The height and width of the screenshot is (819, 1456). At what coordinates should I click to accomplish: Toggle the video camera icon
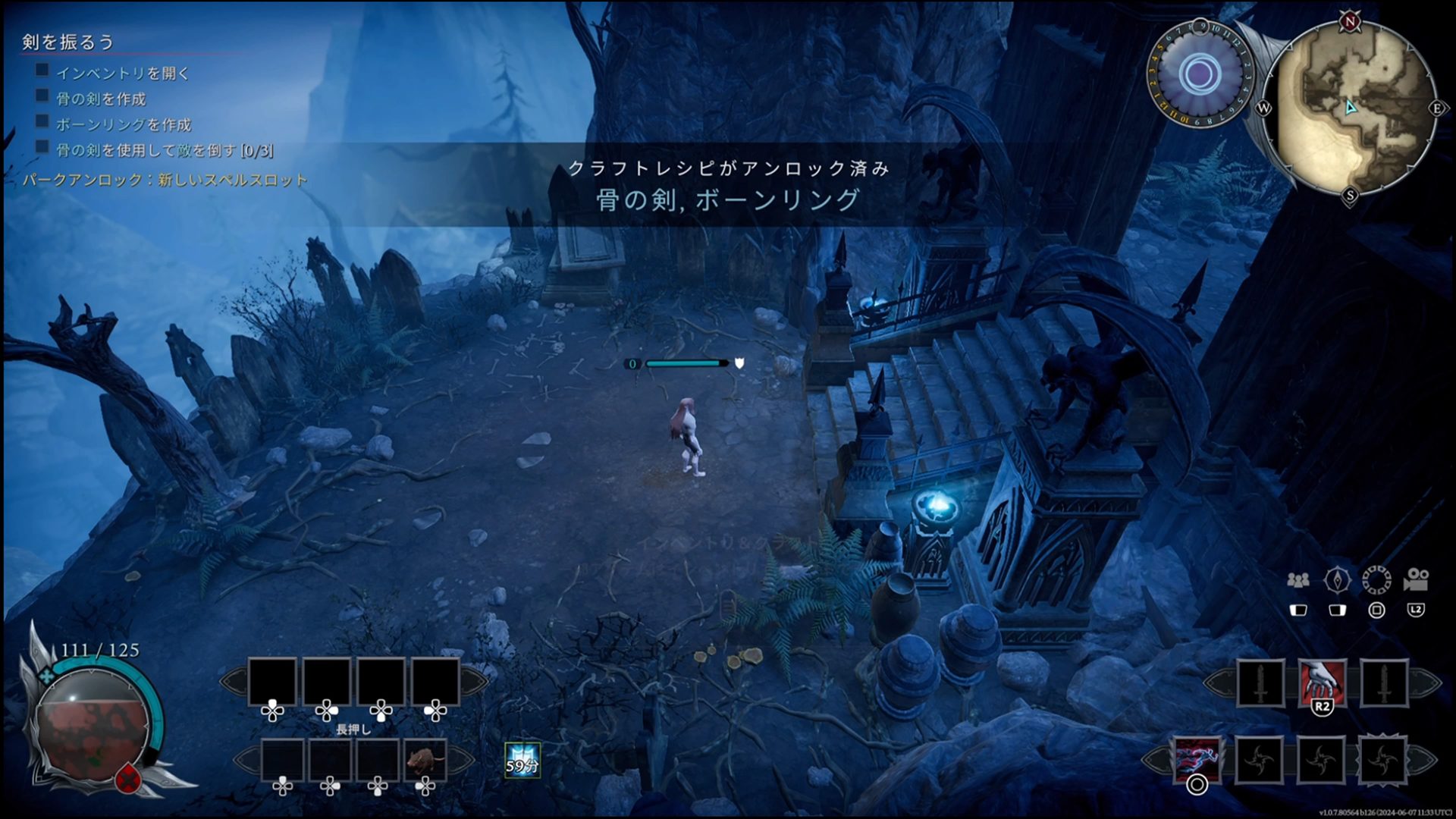[1416, 581]
